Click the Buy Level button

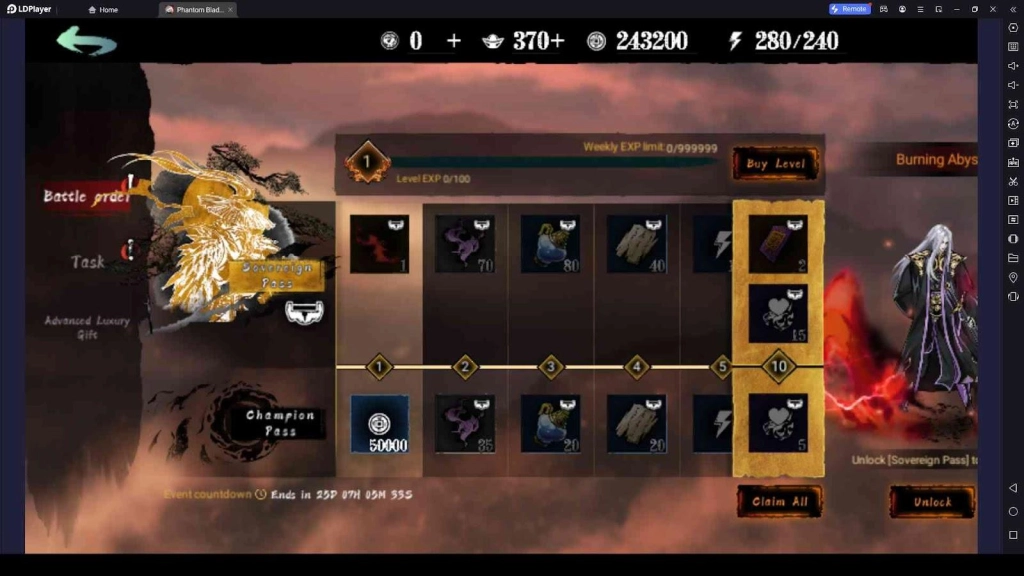[776, 164]
